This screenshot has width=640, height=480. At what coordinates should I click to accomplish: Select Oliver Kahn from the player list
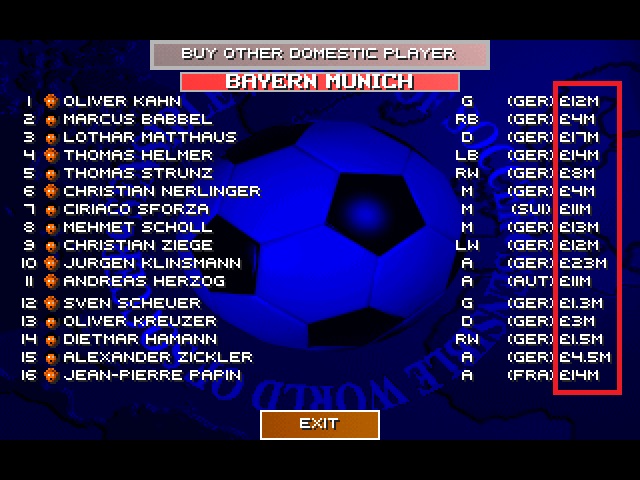coord(122,101)
